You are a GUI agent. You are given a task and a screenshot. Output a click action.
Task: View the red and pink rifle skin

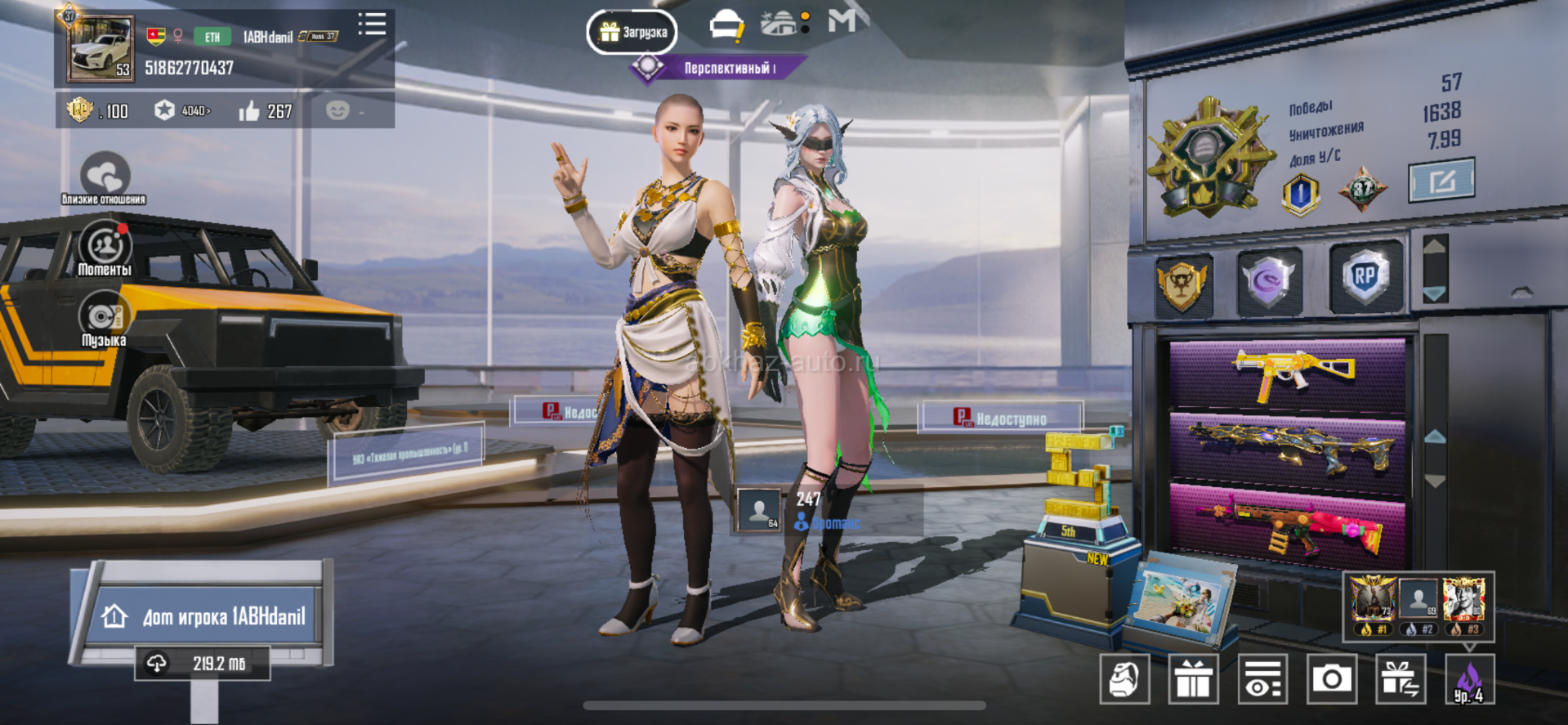point(1288,525)
